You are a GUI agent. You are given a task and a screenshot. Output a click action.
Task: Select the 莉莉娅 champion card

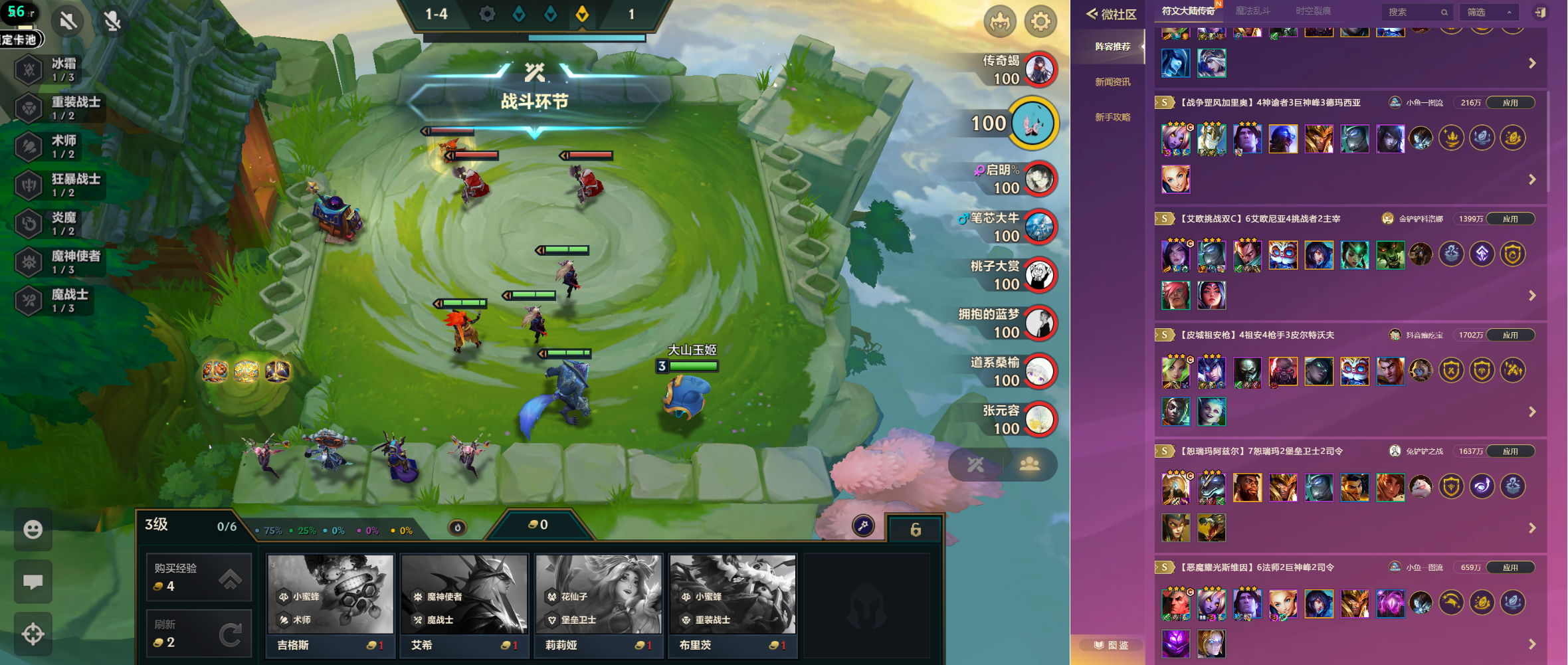[599, 605]
